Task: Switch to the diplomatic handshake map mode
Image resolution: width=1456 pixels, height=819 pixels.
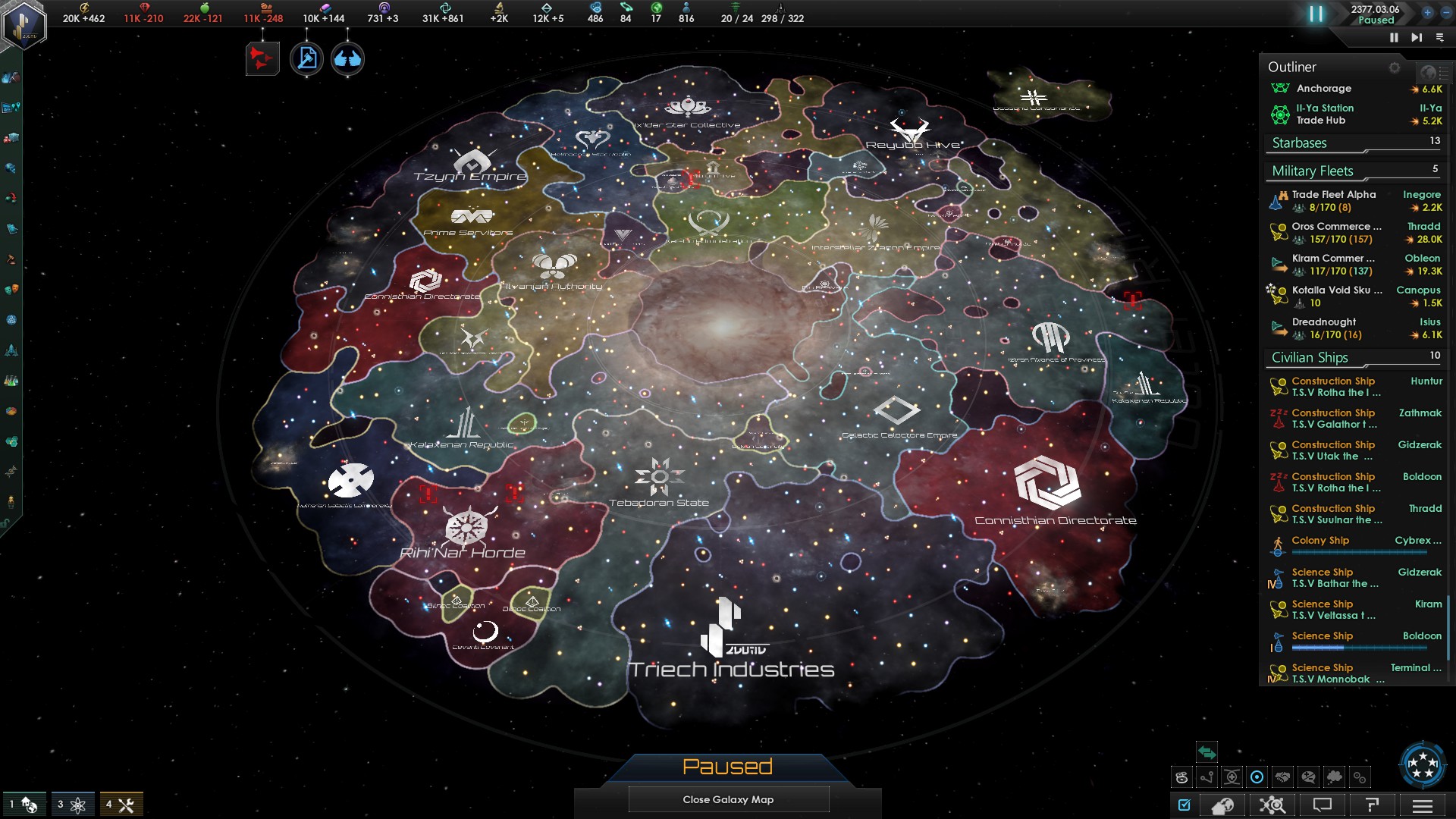Action: (1282, 777)
